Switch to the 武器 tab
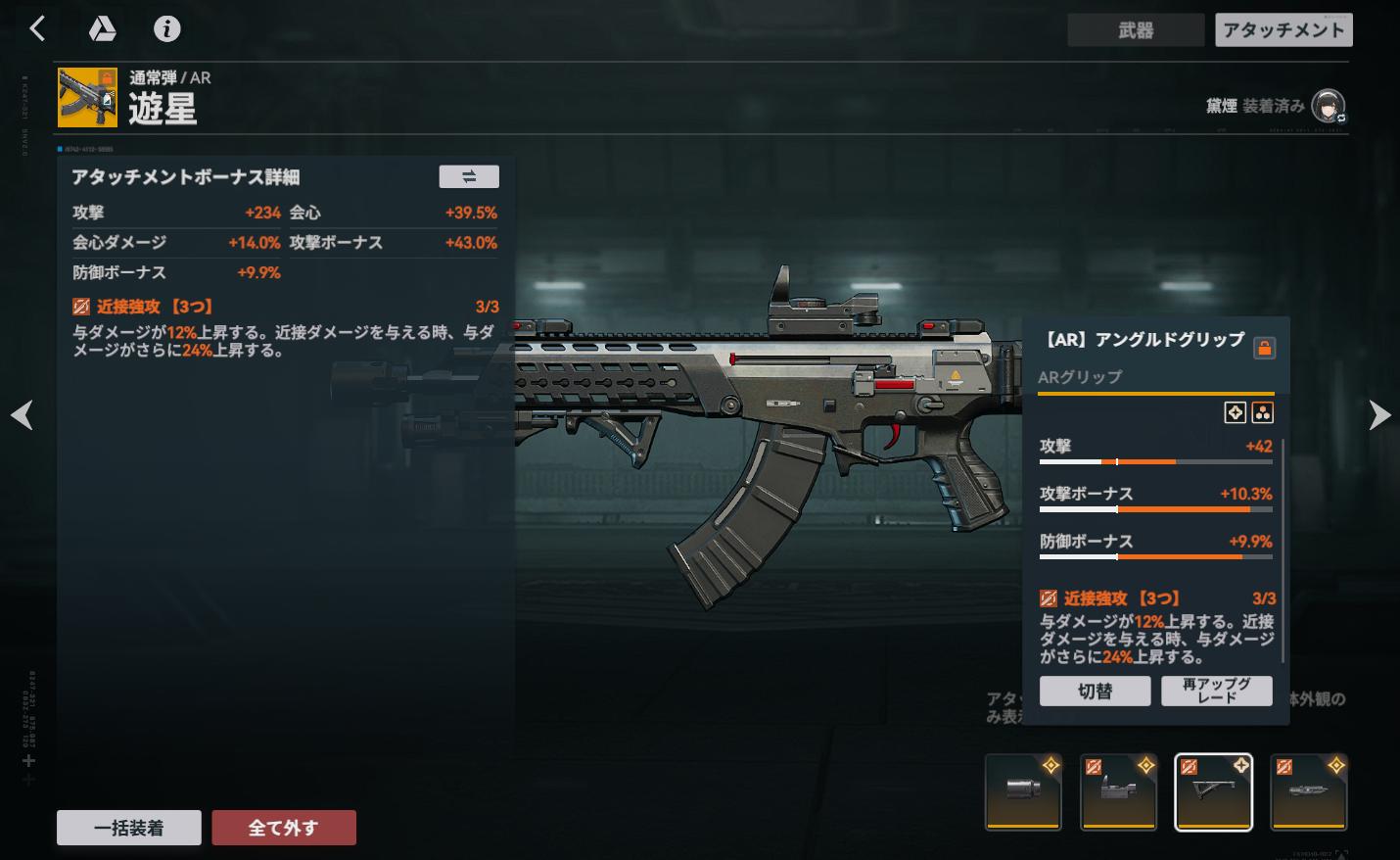The image size is (1400, 860). coord(1135,30)
